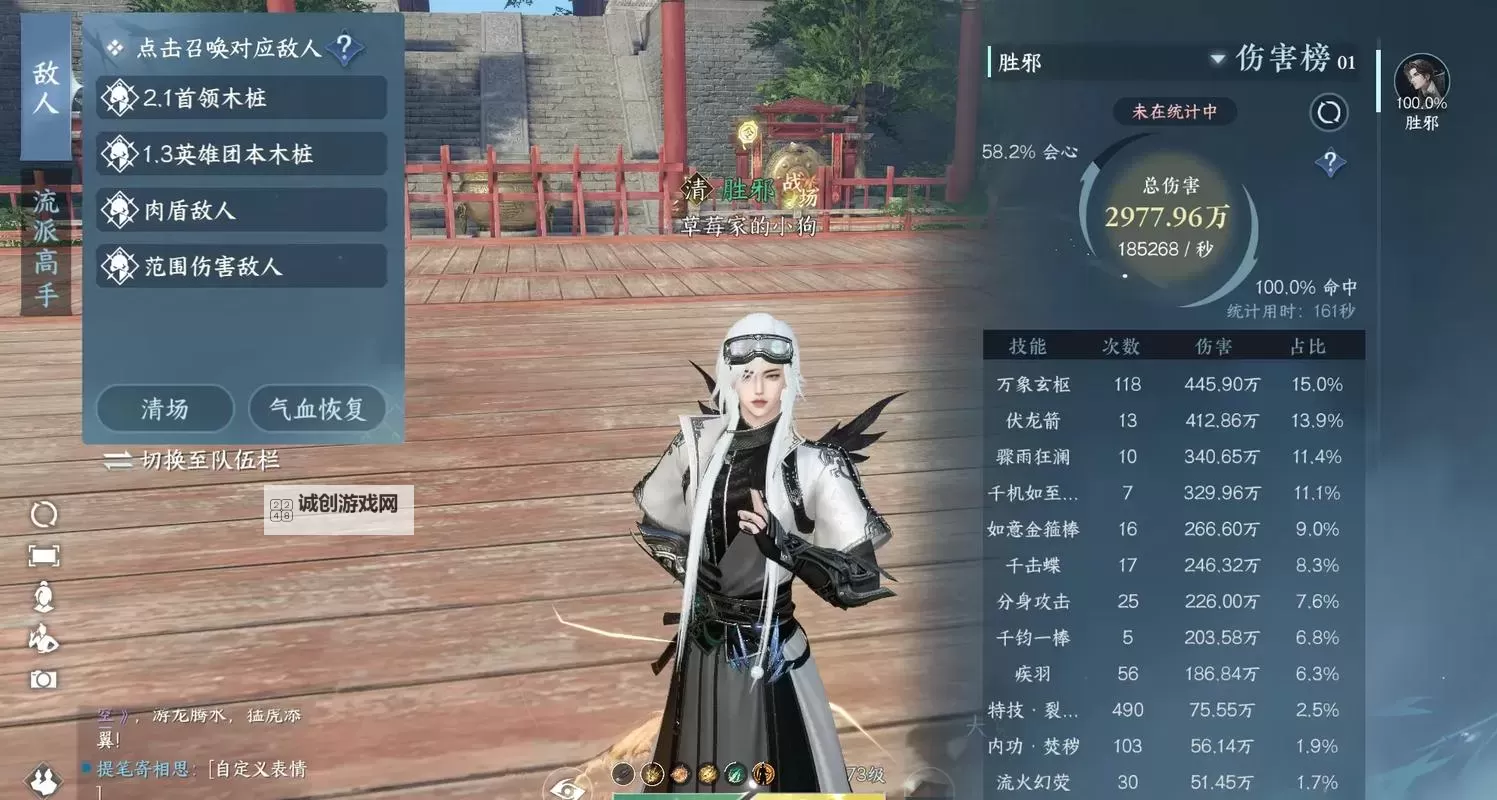Click 切换至队伍栏 to switch to team bar

pyautogui.click(x=193, y=459)
